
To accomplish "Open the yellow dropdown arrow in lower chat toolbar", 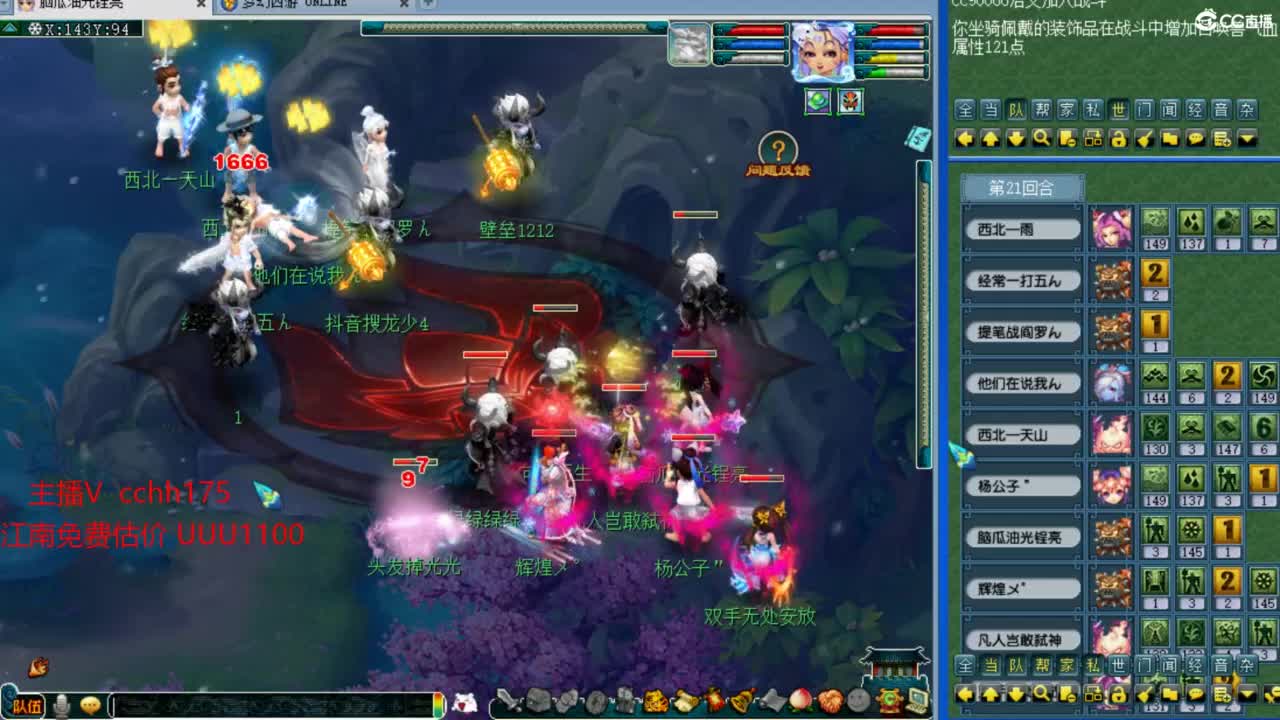I will [1246, 695].
